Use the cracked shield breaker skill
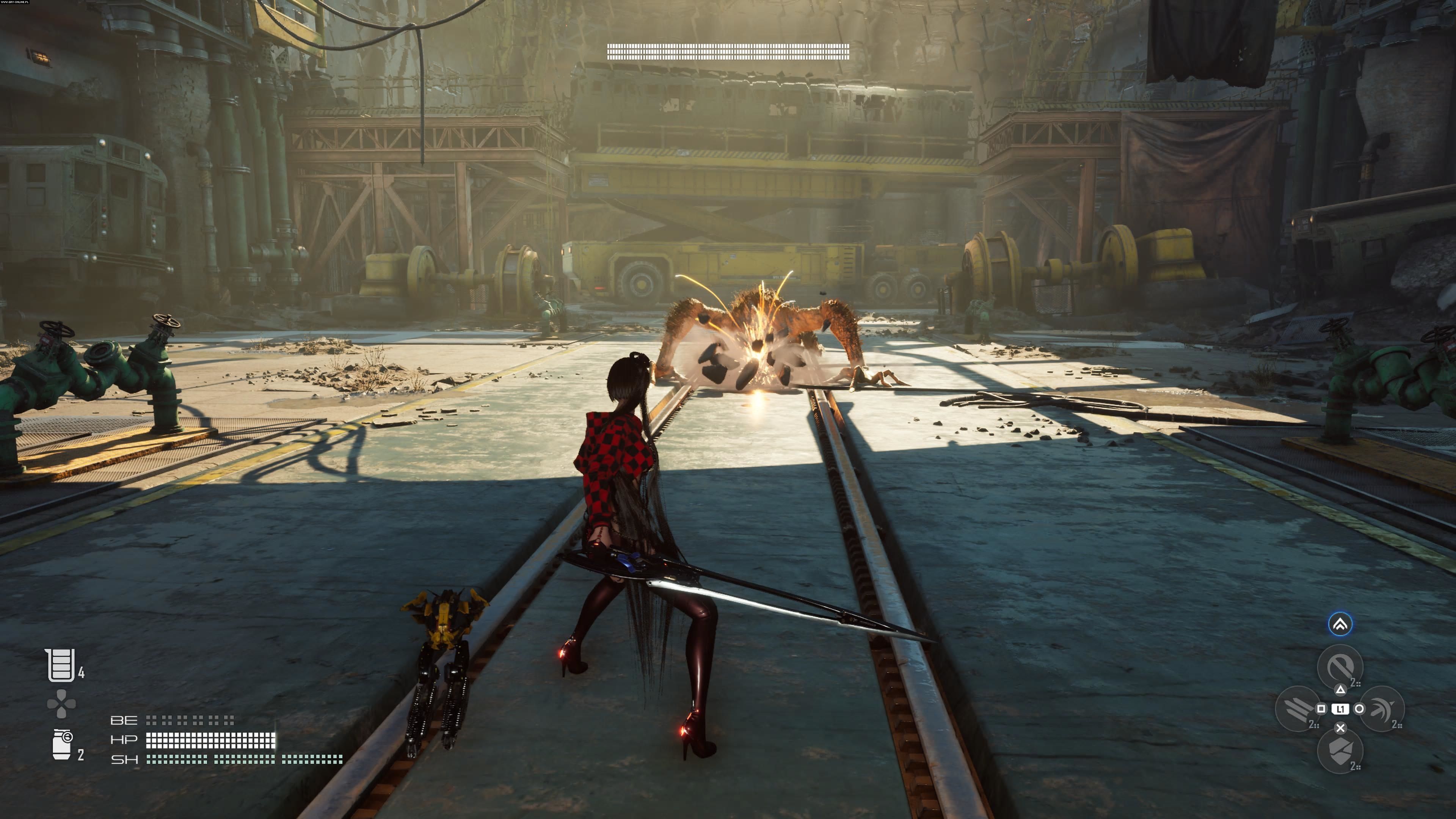 coord(1340,751)
